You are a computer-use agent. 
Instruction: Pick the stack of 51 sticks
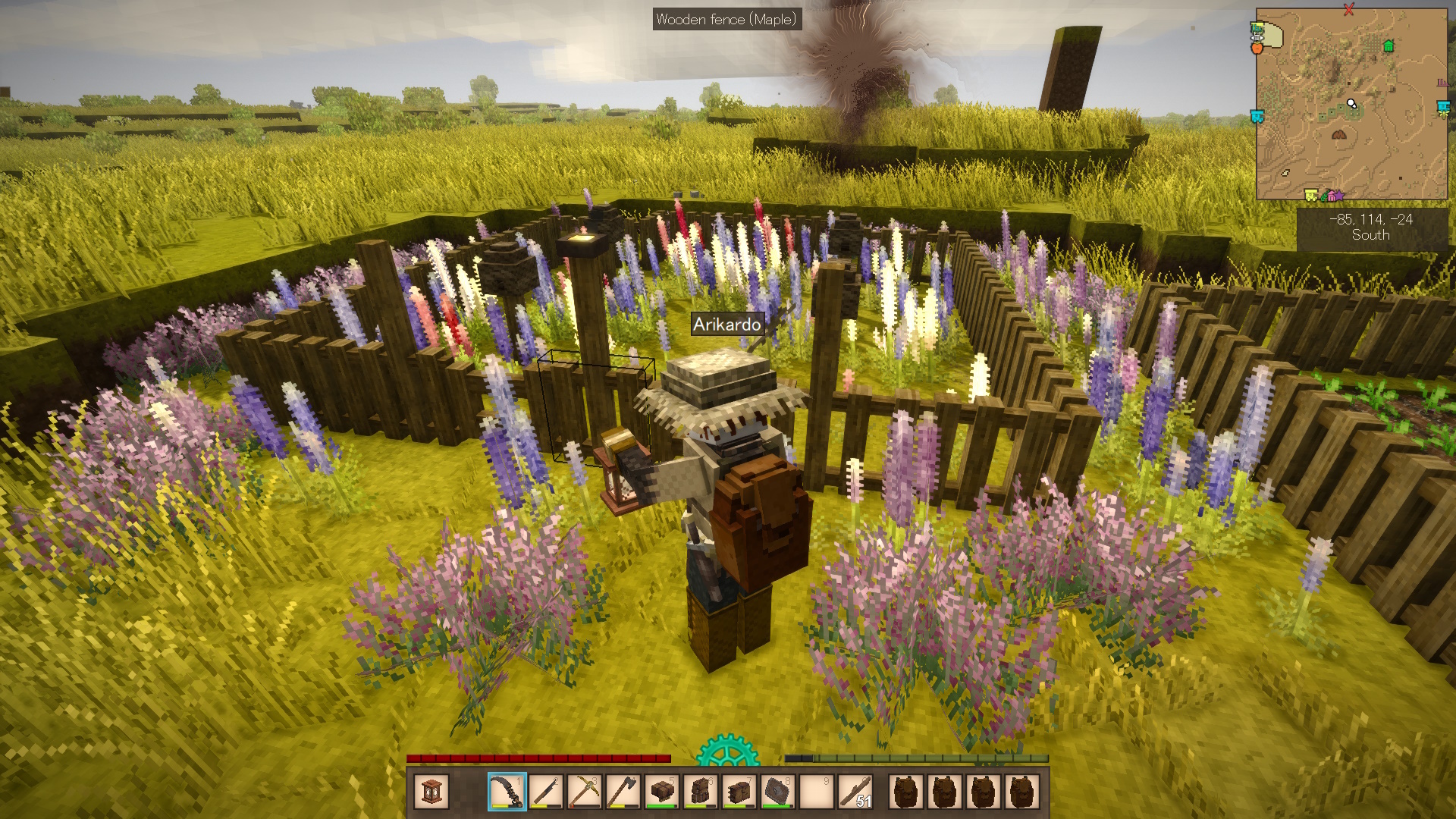(855, 792)
